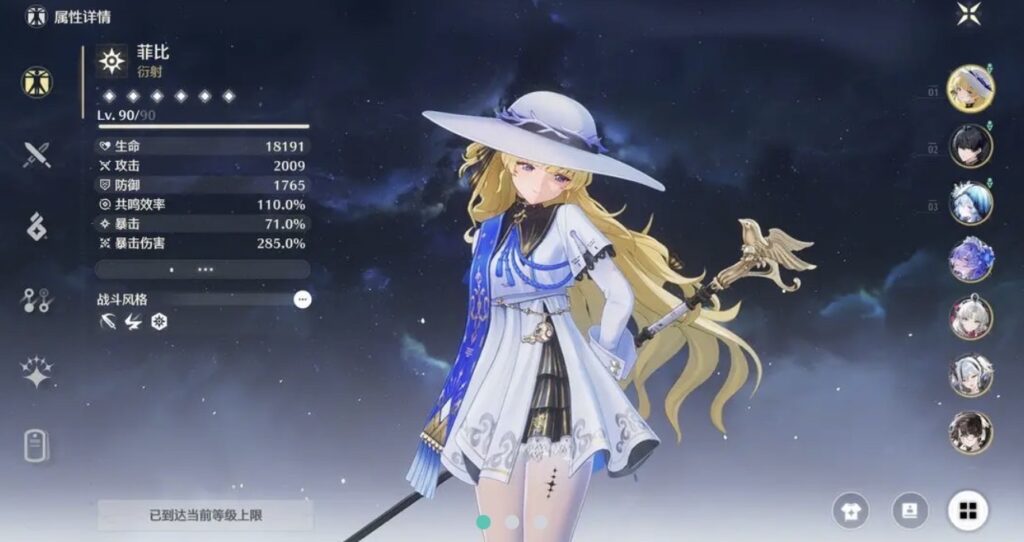Select the last character portrait in the list
1024x542 pixels.
970,432
